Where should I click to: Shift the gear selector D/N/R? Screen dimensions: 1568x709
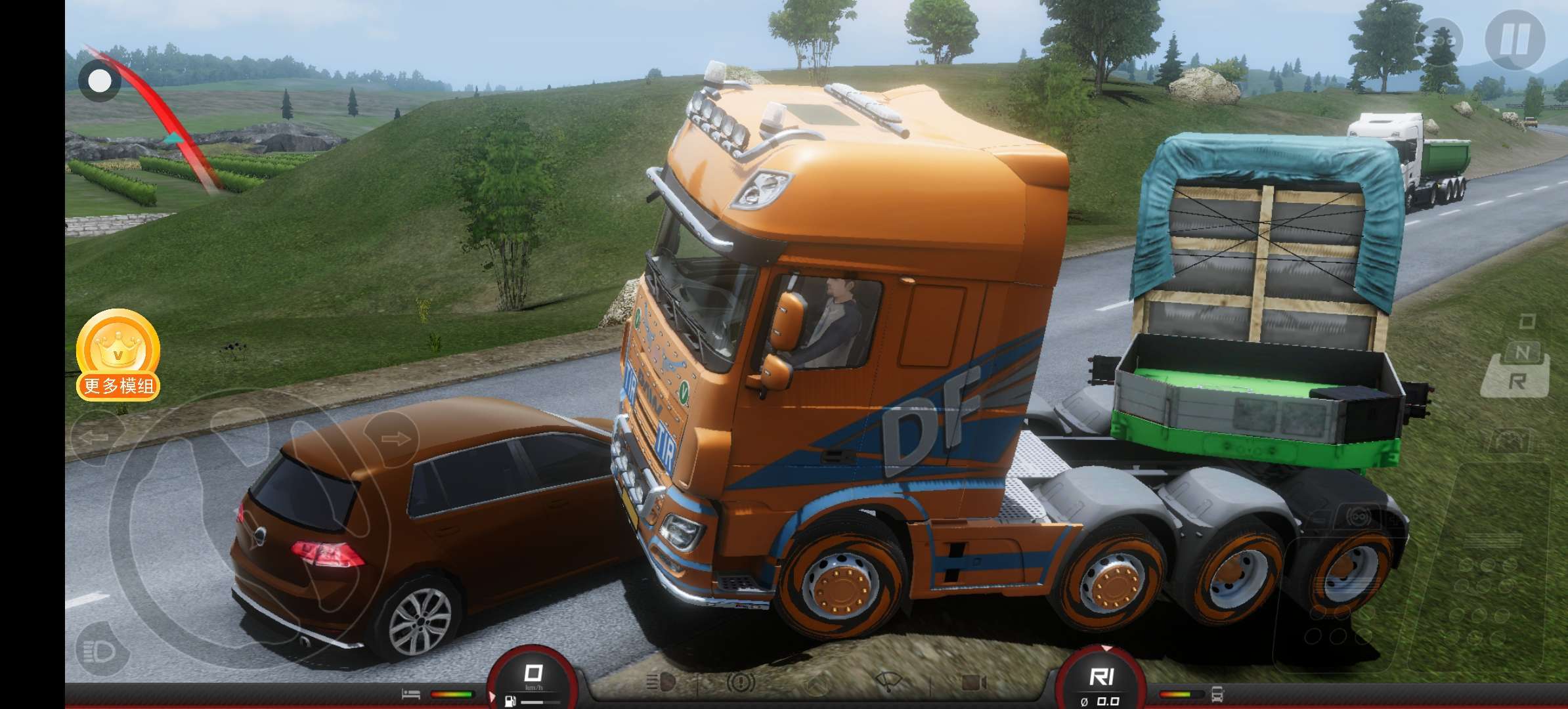[1515, 358]
